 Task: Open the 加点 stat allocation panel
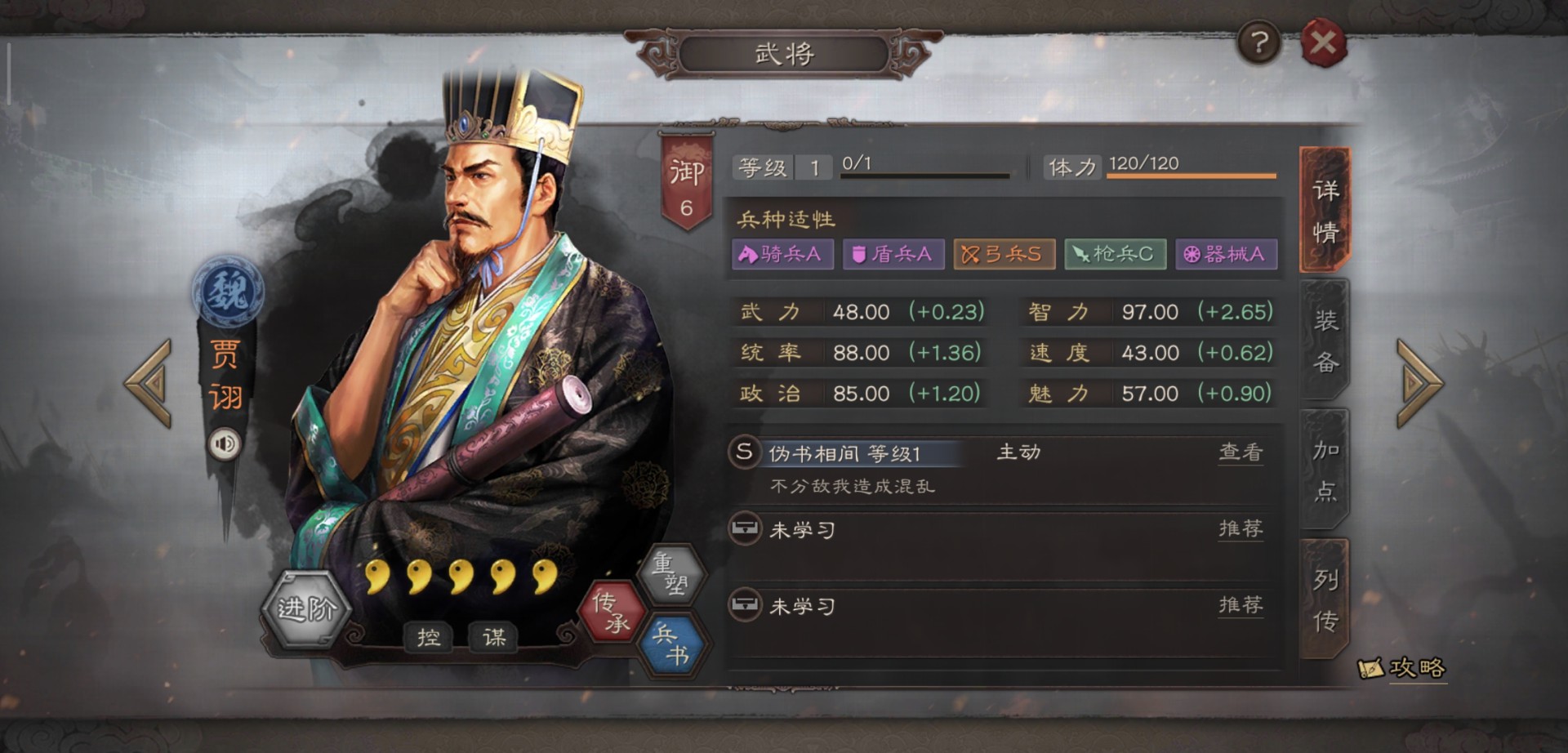[x=1327, y=470]
